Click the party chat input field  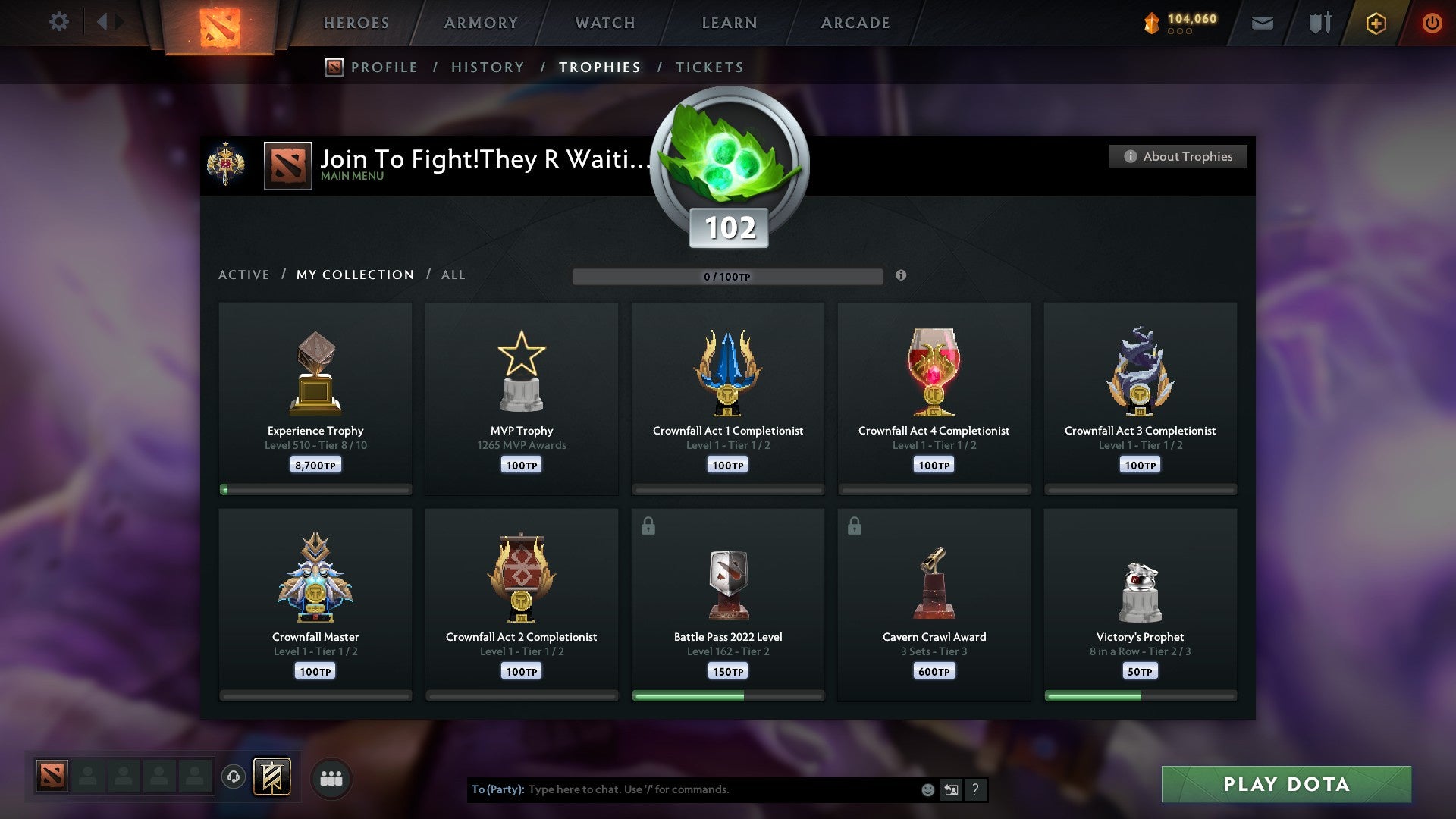682,789
